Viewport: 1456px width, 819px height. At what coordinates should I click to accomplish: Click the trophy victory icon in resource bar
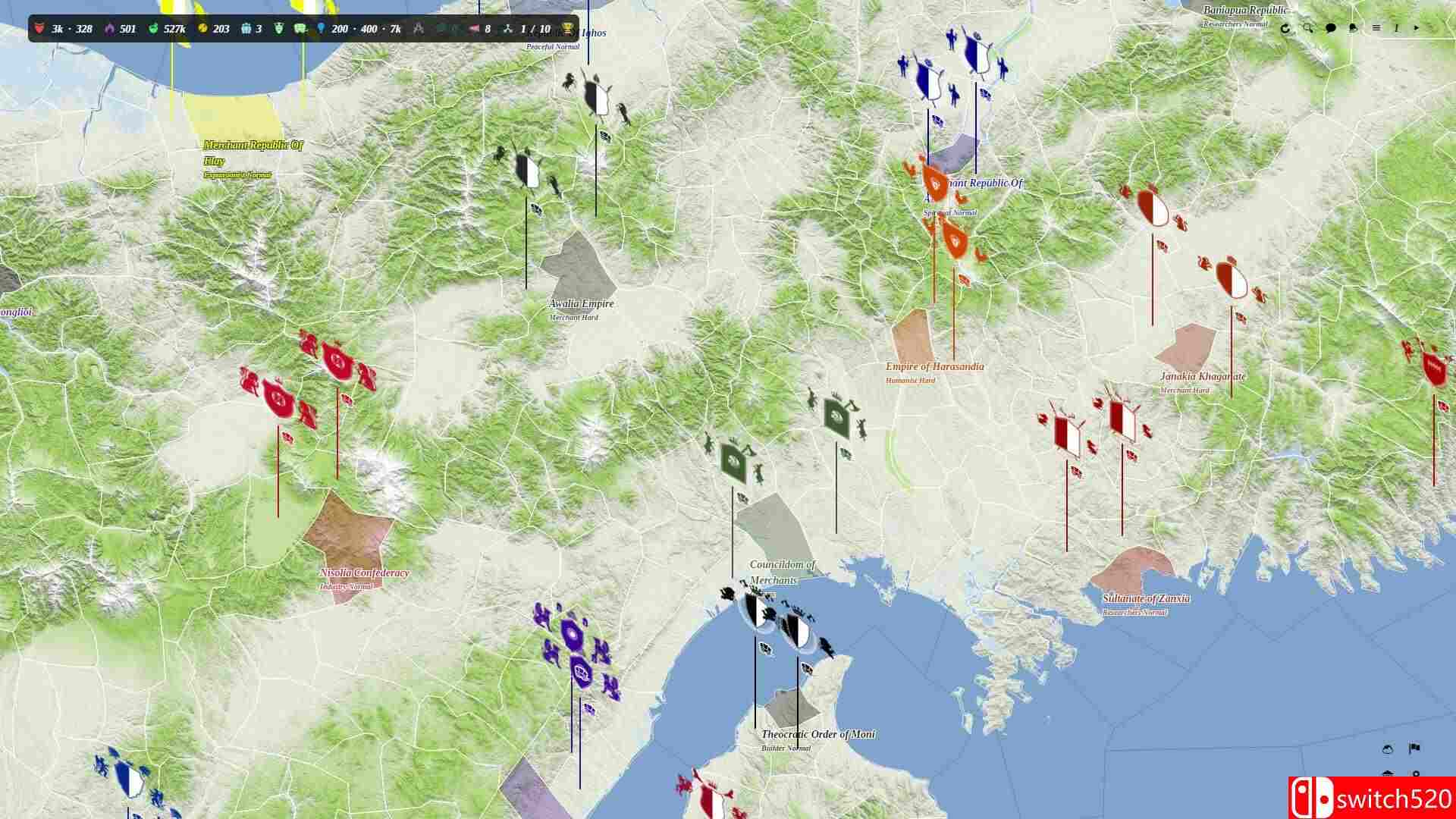568,29
